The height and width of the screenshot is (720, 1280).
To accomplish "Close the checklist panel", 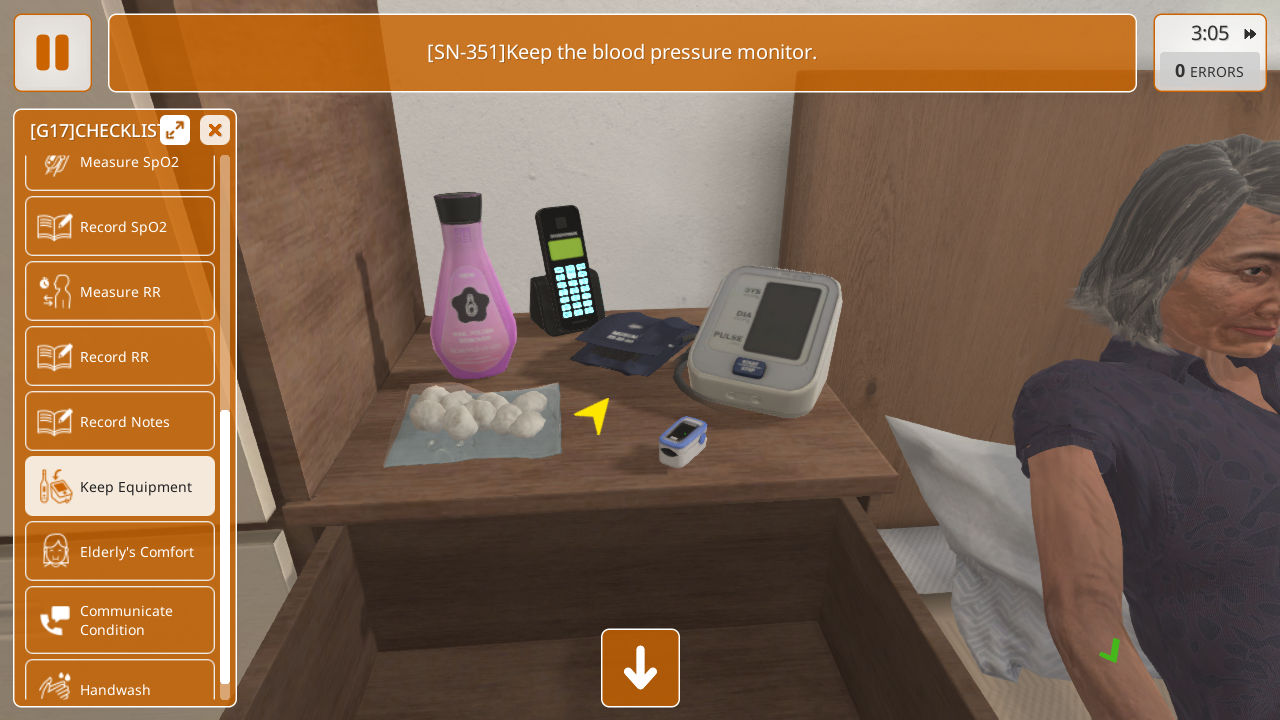I will tap(215, 130).
